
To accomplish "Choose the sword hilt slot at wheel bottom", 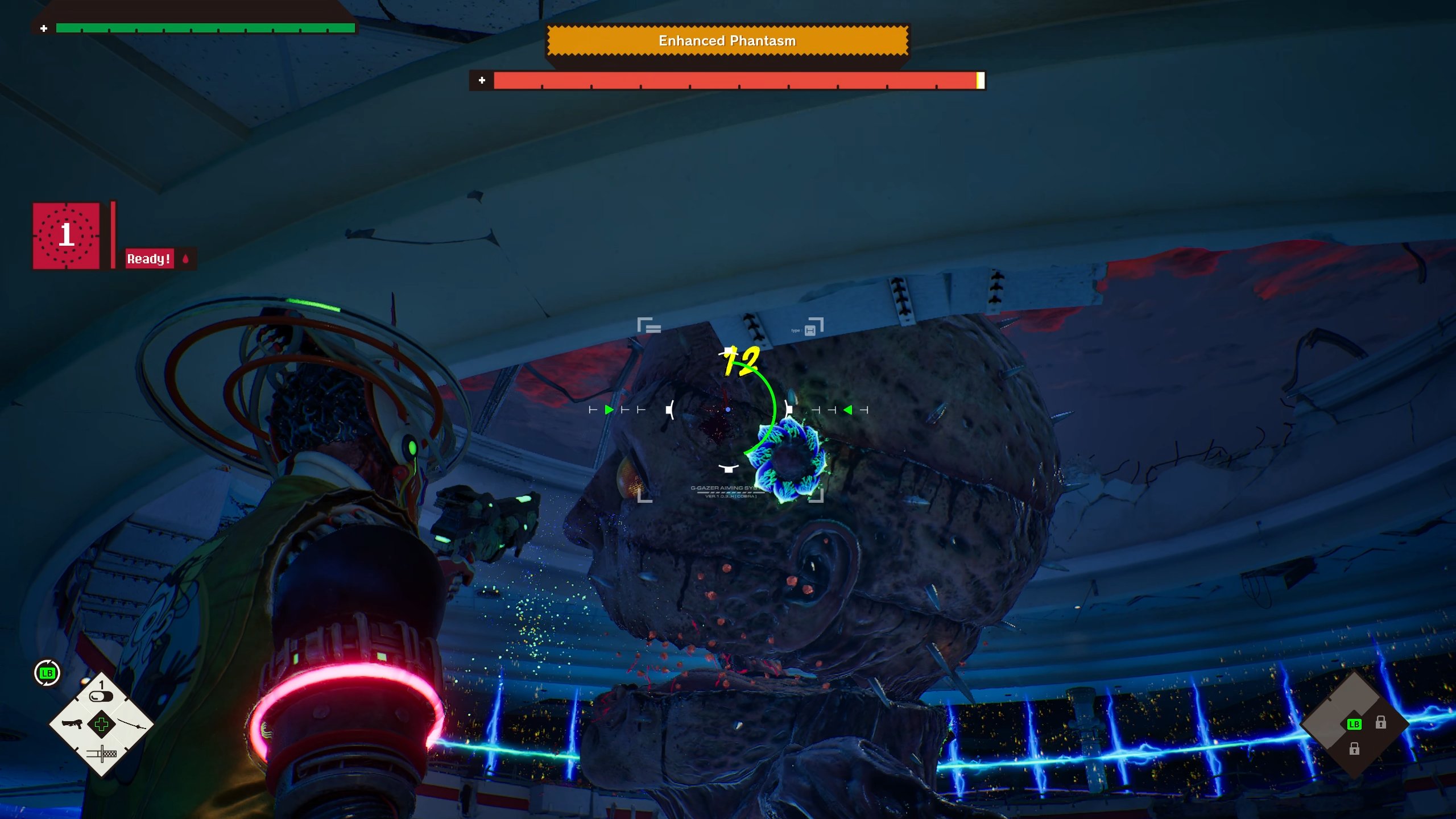I will 102,754.
